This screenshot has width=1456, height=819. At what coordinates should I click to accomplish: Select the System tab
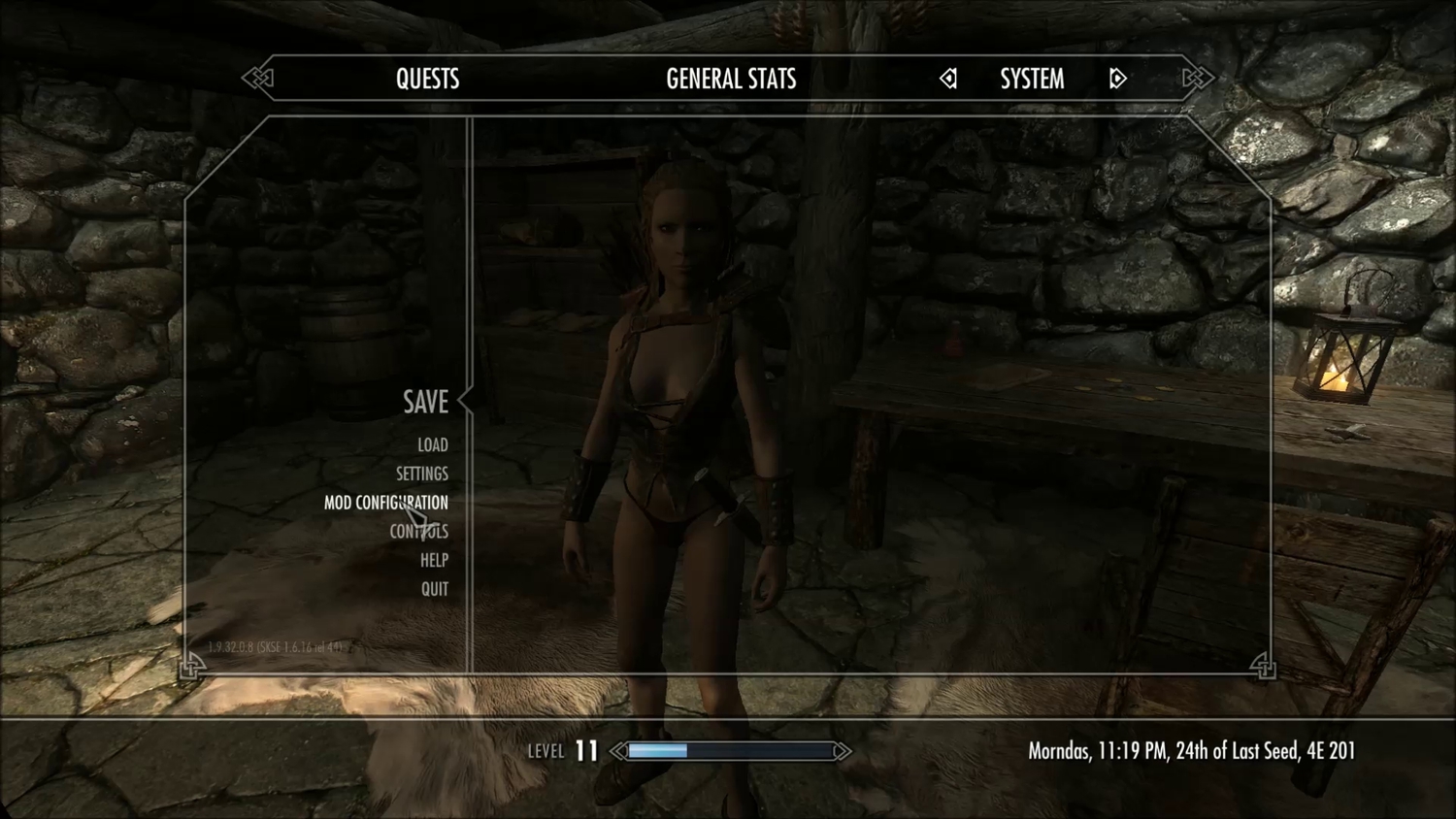click(x=1032, y=79)
